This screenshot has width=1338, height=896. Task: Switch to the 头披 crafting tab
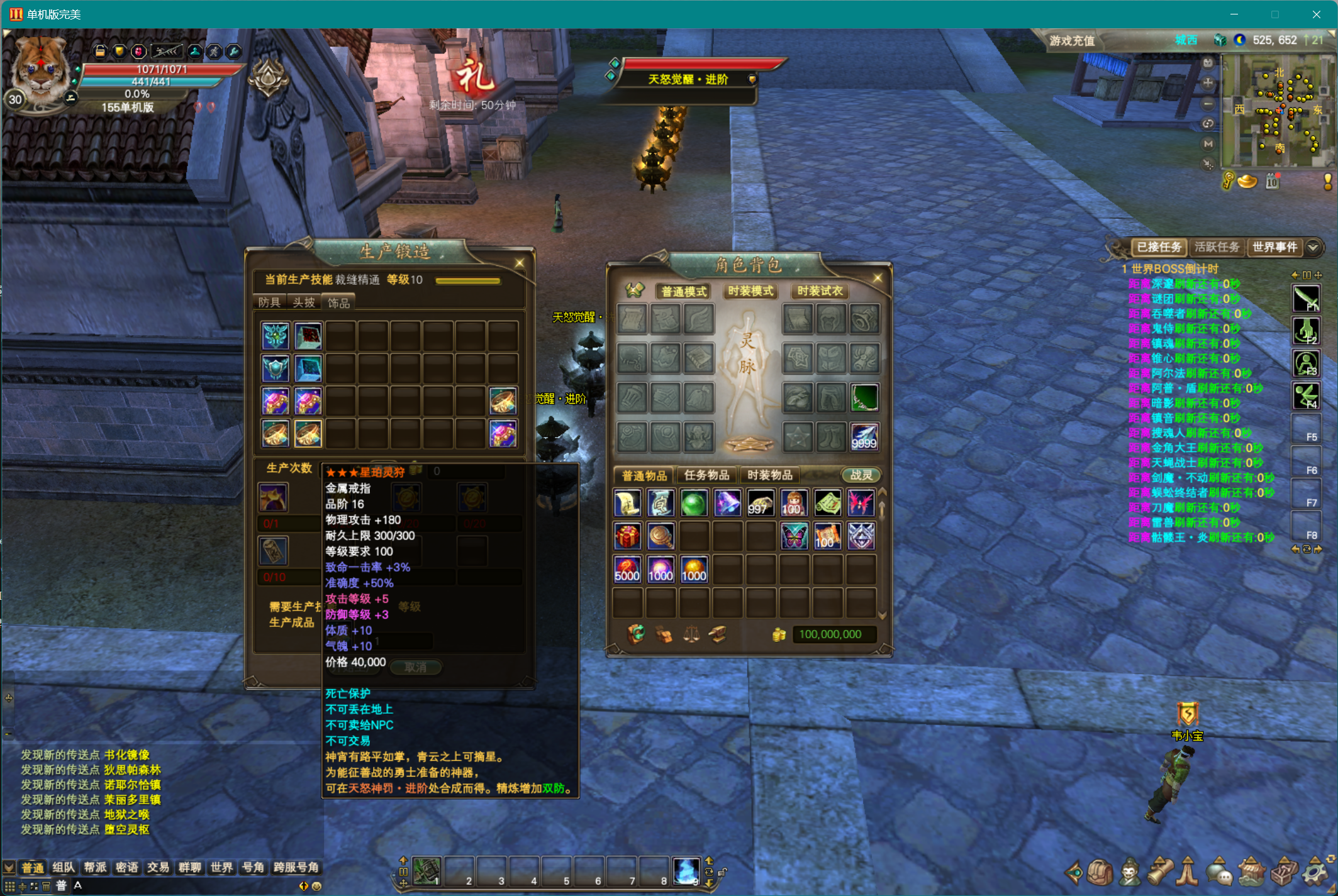304,302
